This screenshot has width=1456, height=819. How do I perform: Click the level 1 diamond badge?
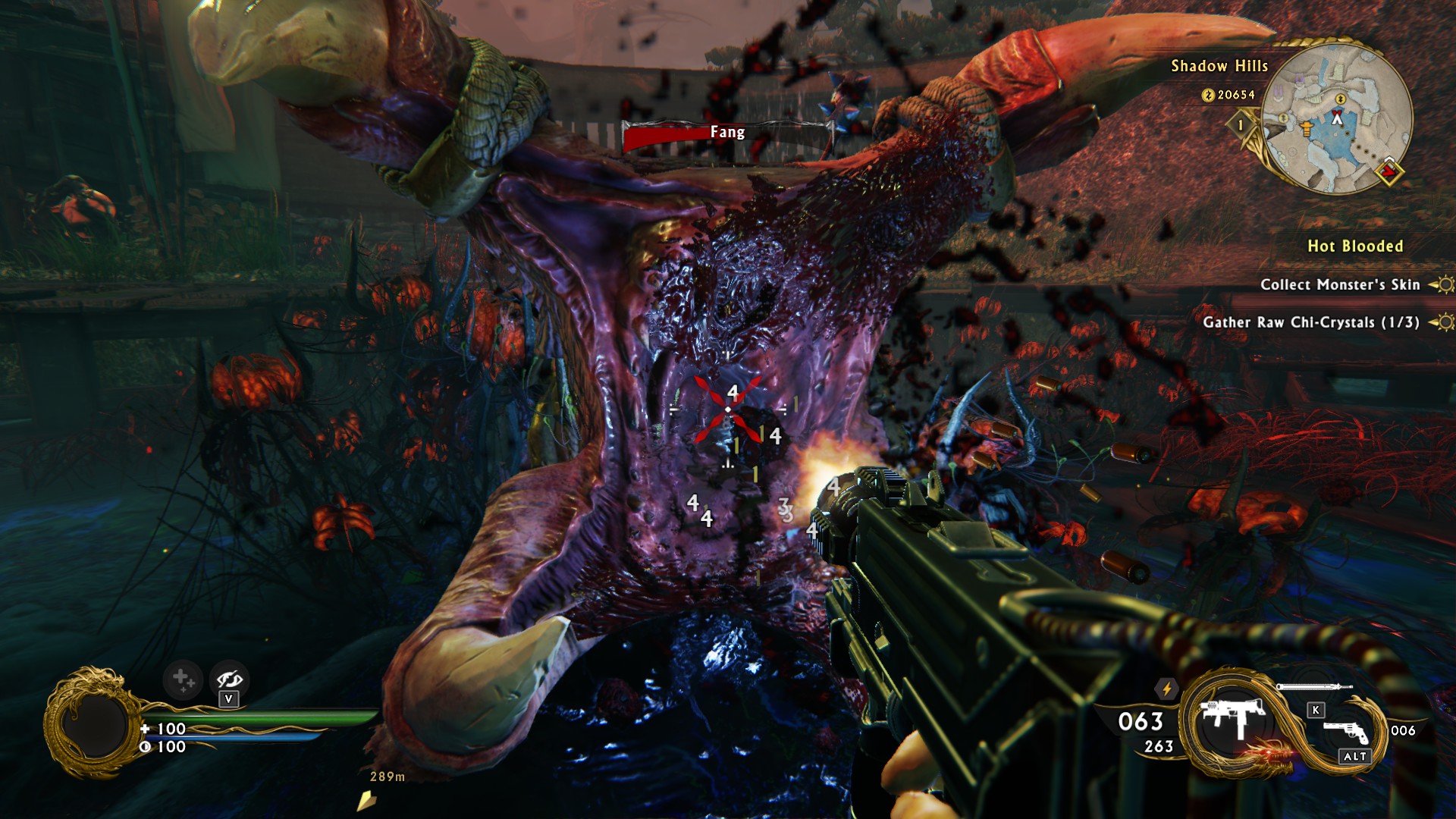tap(1241, 125)
